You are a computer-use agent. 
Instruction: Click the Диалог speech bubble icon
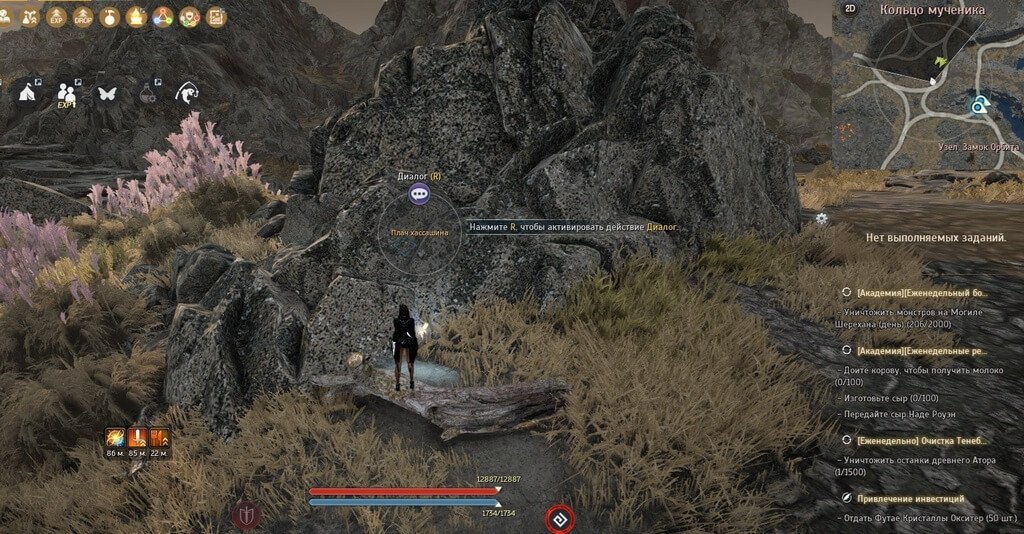[421, 194]
